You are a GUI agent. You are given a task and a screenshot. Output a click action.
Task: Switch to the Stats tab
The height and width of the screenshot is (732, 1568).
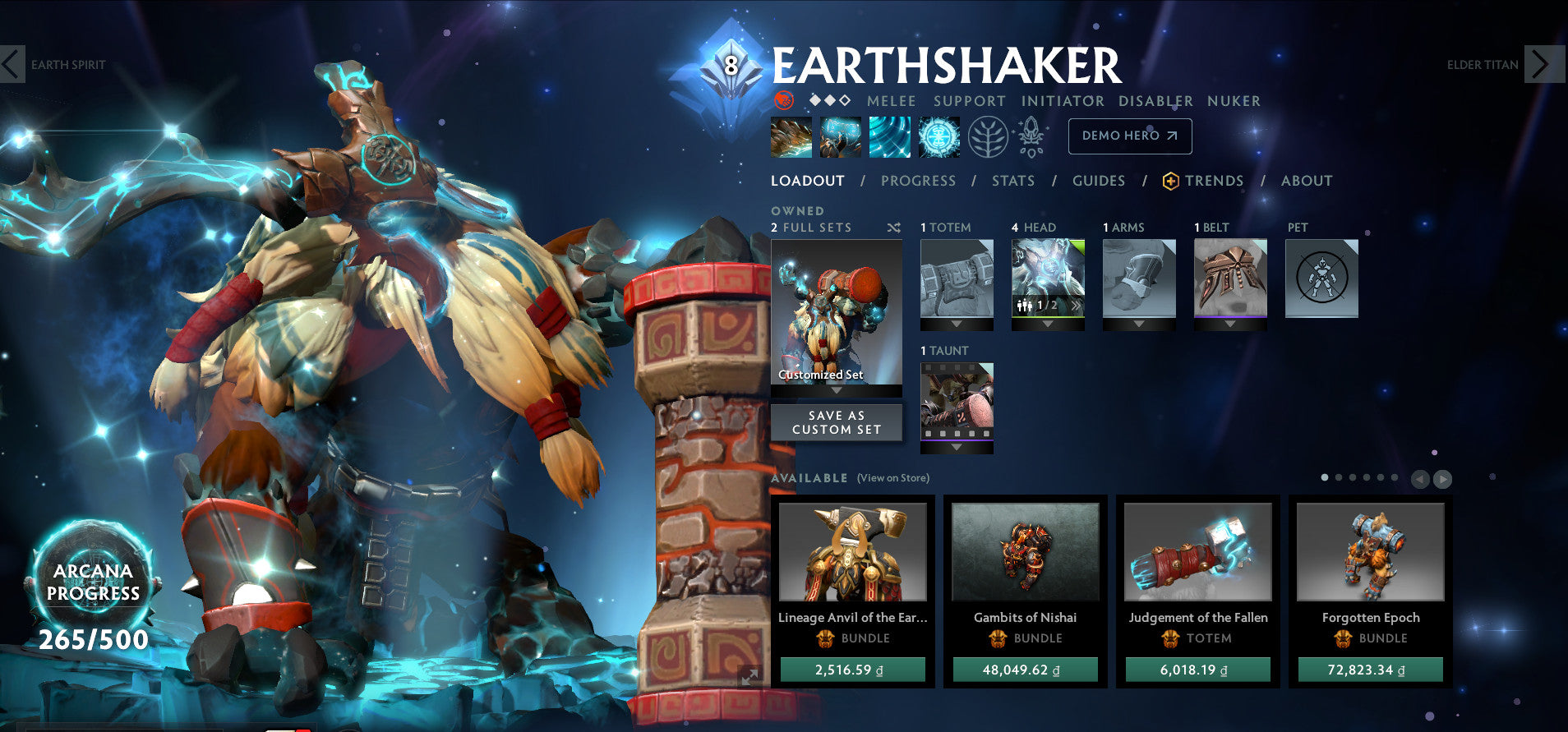click(x=1013, y=181)
